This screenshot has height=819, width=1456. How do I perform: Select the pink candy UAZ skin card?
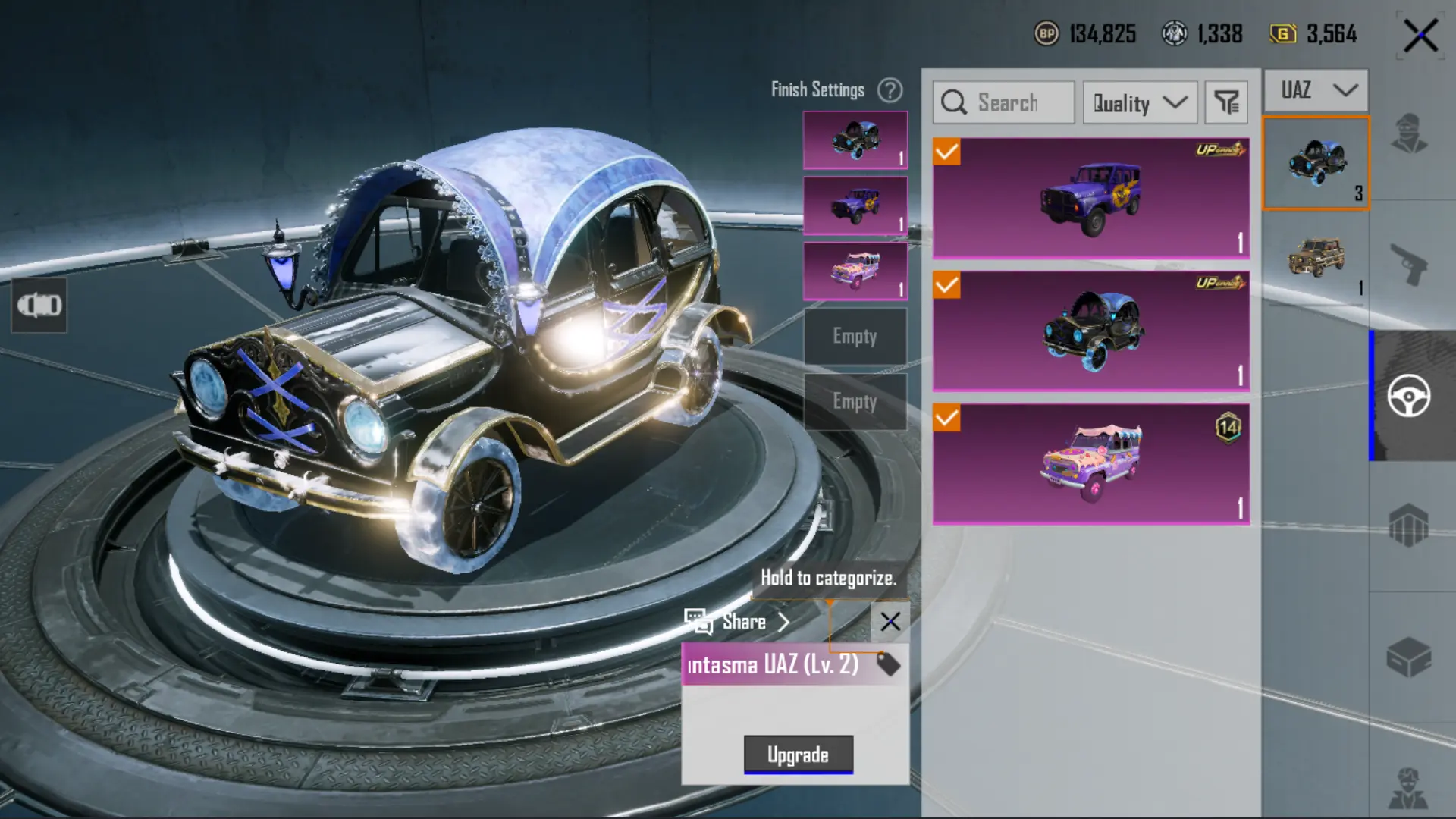(x=1090, y=464)
